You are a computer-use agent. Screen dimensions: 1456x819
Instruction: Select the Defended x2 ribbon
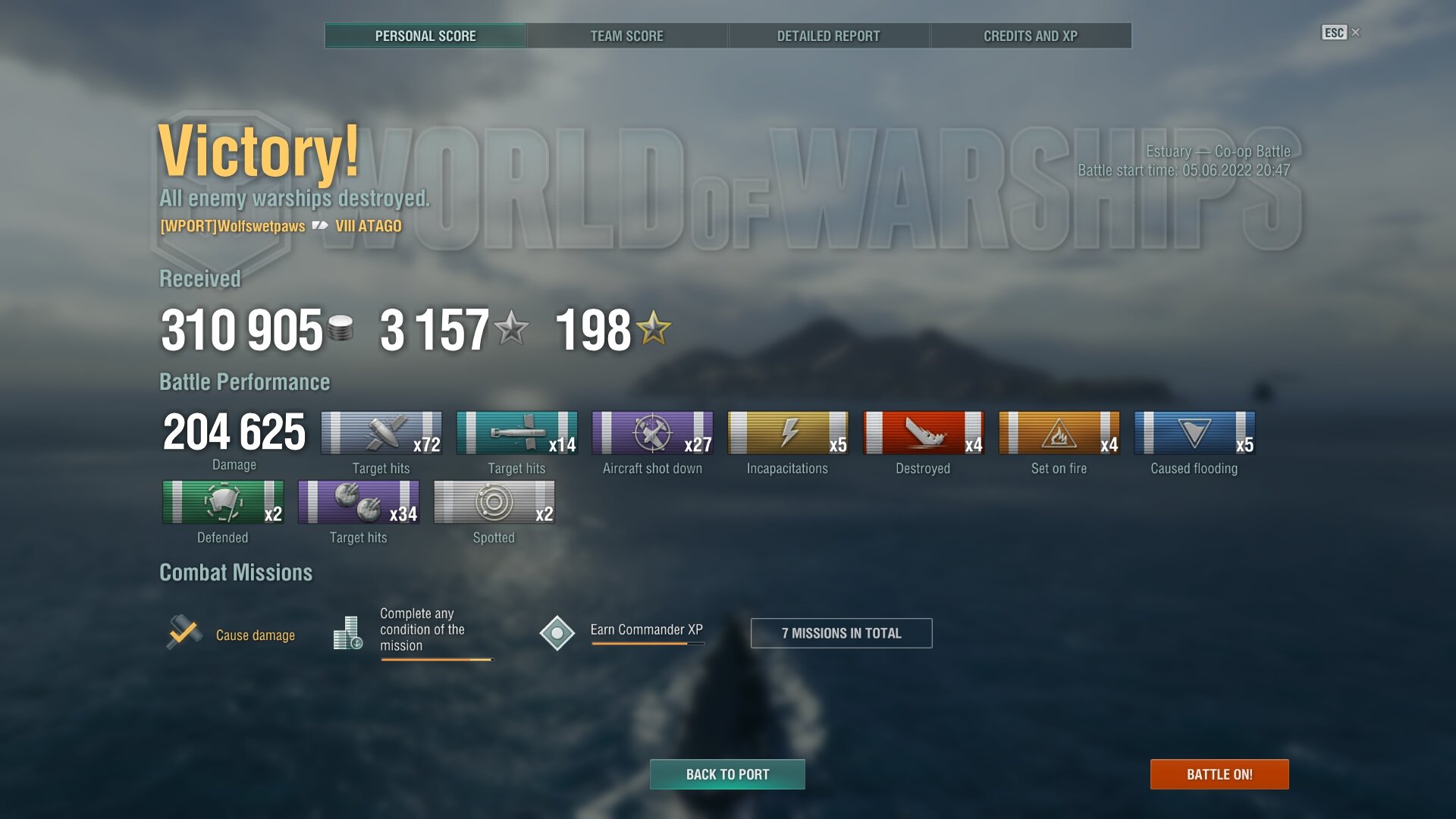coord(223,502)
